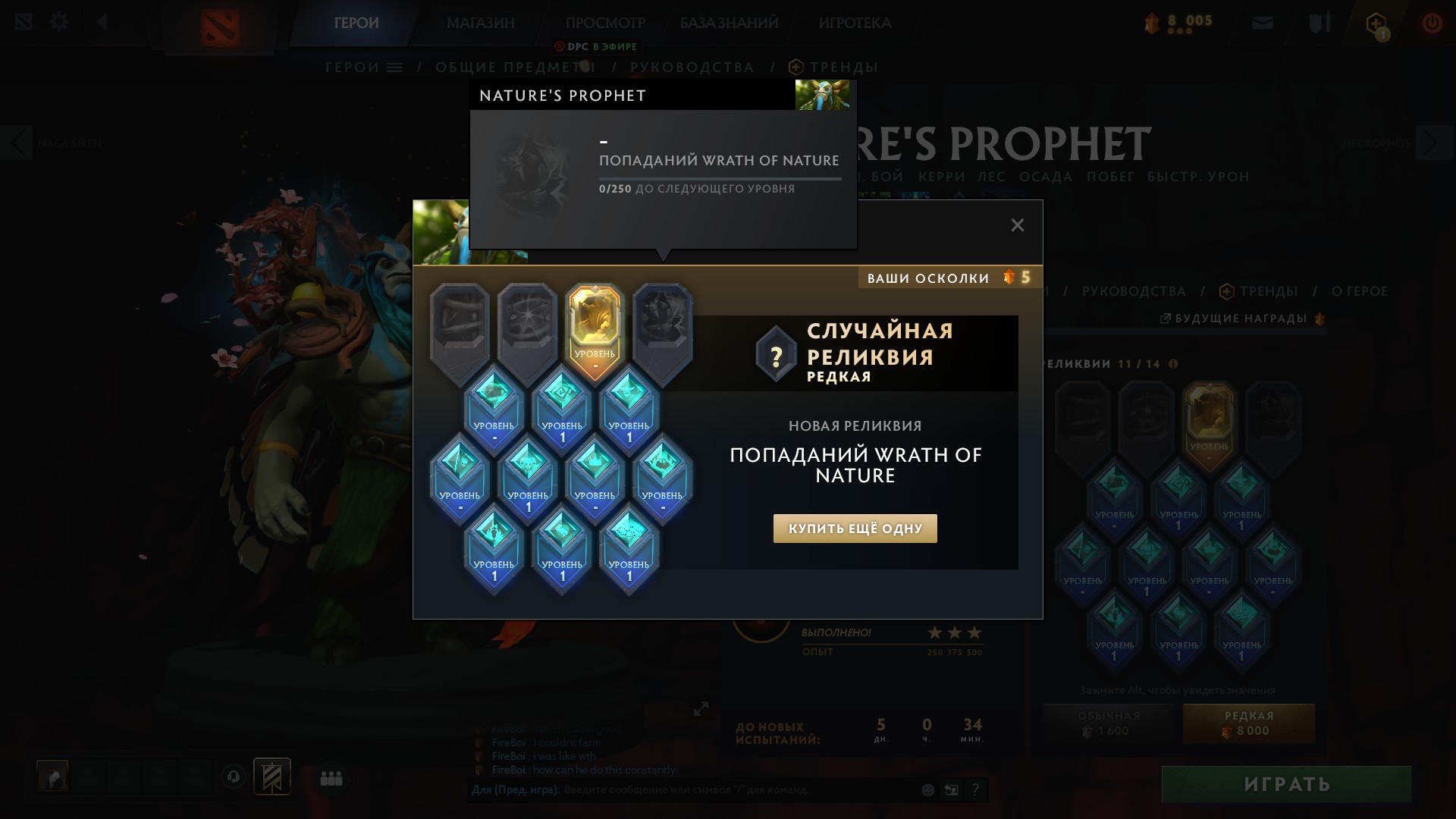Open the party finder people icon
This screenshot has width=1456, height=819.
click(x=331, y=777)
